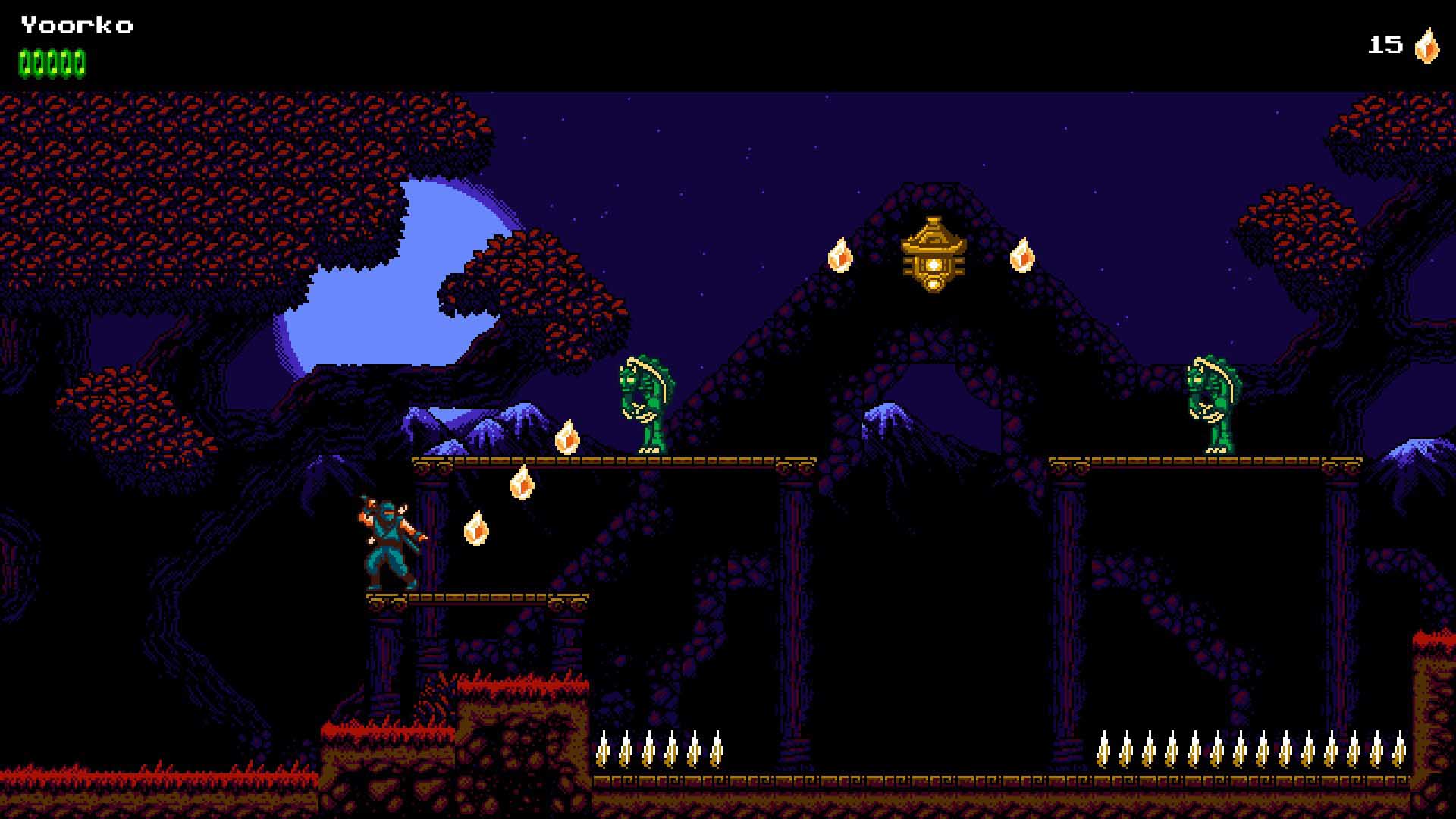Click the time shard floating near the ninja

pyautogui.click(x=476, y=529)
